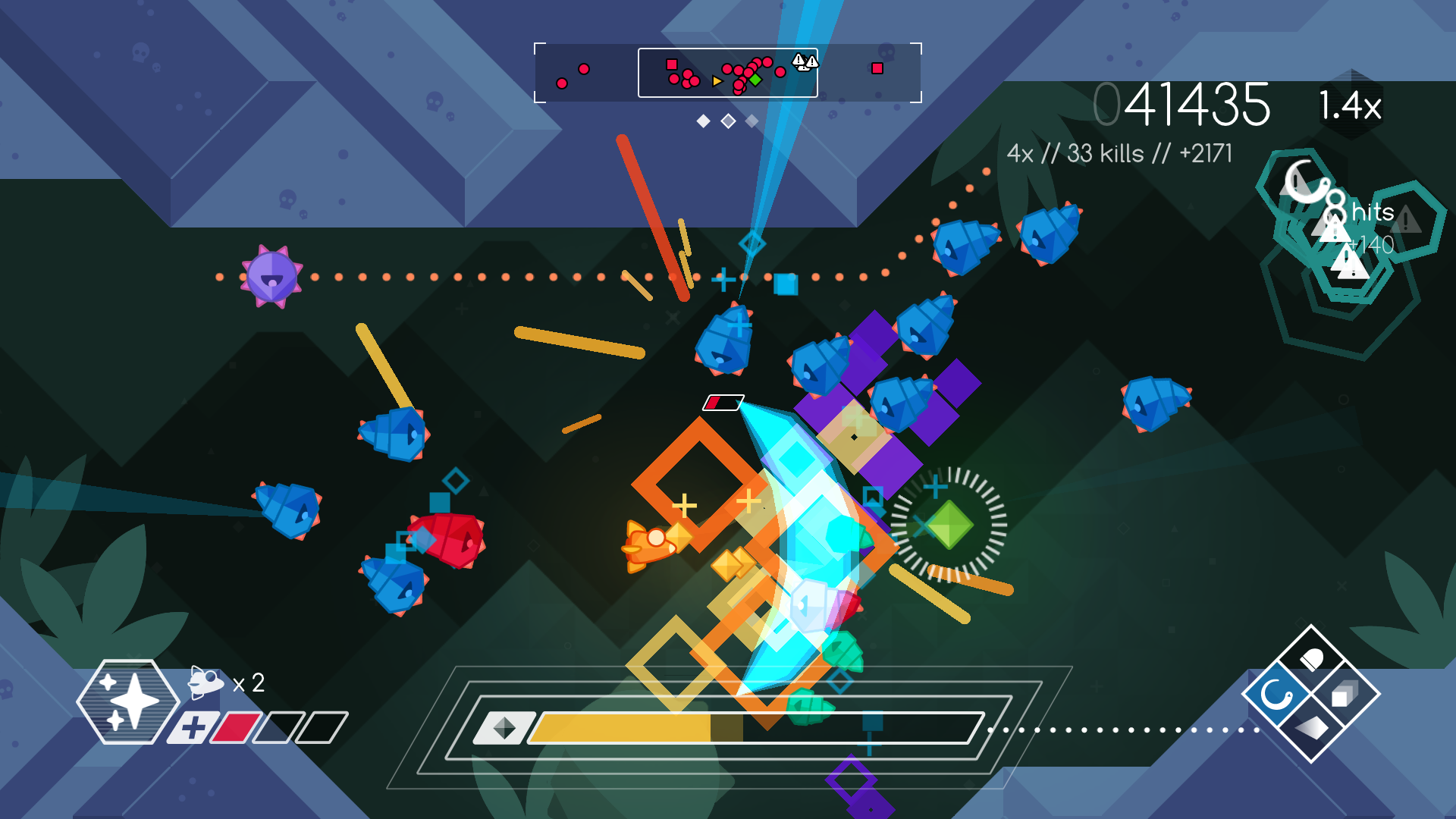This screenshot has height=819, width=1456.
Task: Select the bullet weapon at the diamond's top
Action: (1312, 657)
